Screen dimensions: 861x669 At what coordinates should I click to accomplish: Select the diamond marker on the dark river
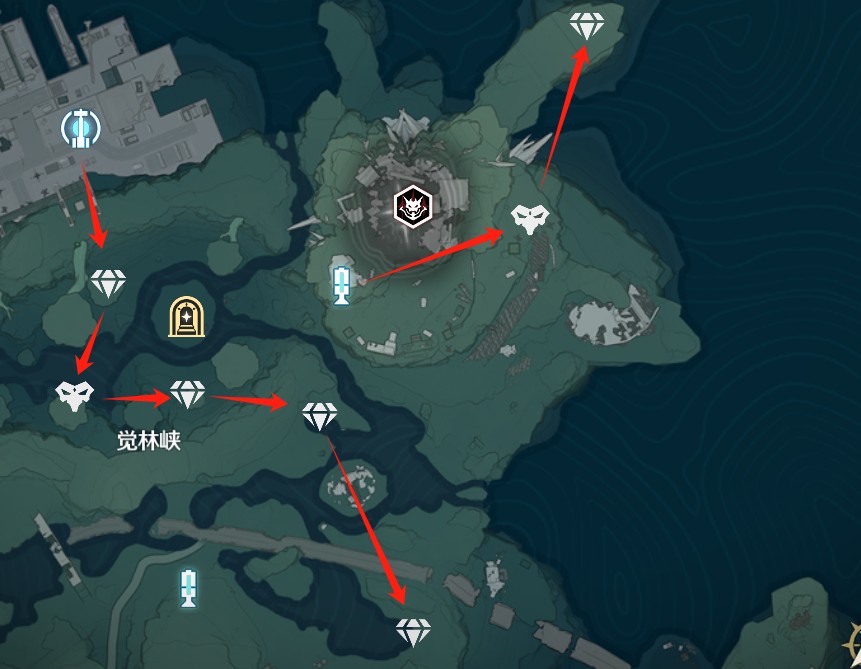[x=320, y=415]
